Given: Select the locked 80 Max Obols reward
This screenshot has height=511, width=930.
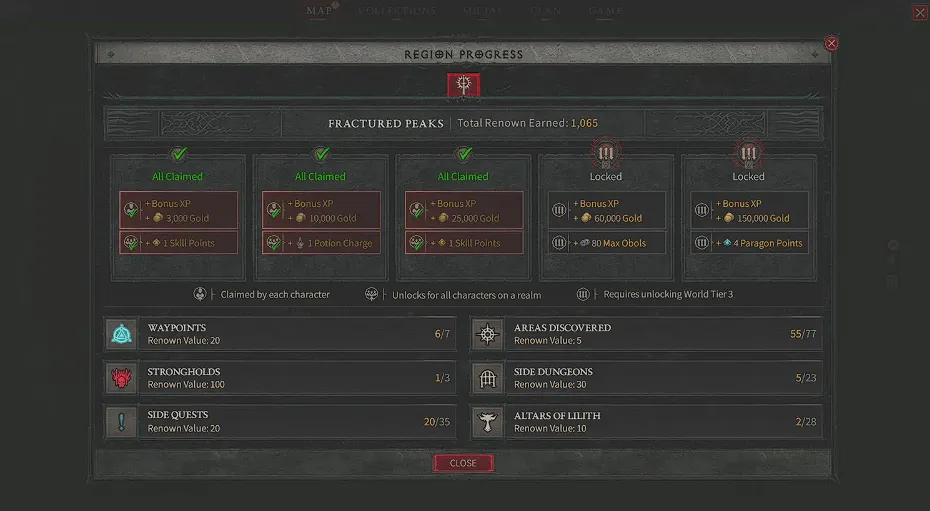Looking at the screenshot, I should 606,243.
